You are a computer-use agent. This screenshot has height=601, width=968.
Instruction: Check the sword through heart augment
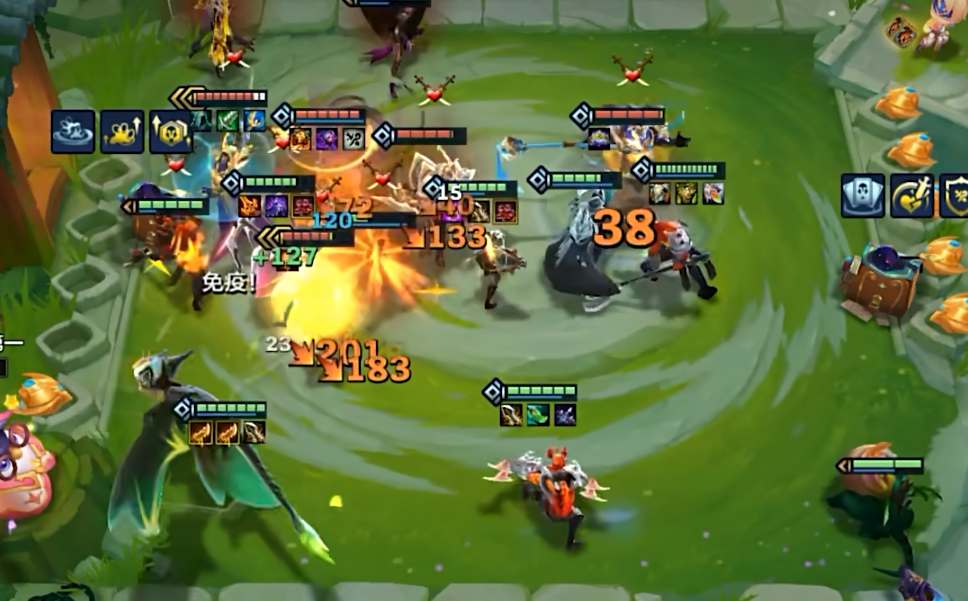(911, 195)
